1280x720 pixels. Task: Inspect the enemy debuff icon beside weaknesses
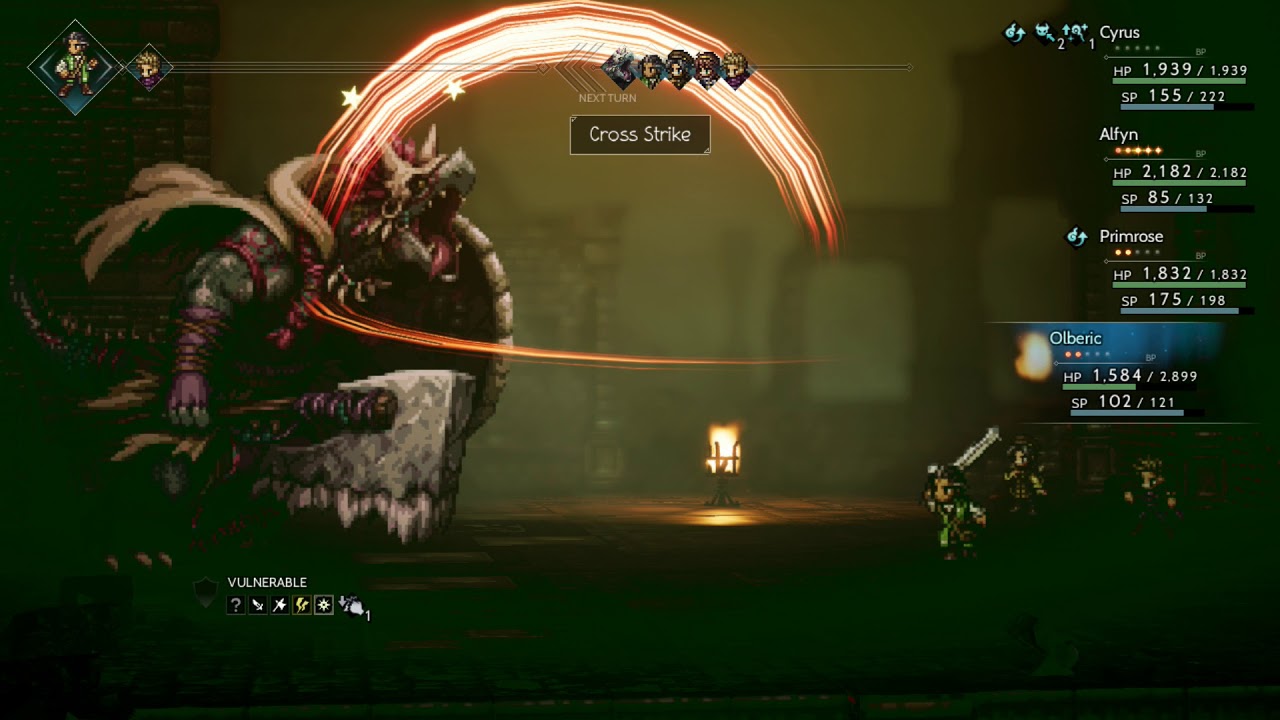click(352, 605)
